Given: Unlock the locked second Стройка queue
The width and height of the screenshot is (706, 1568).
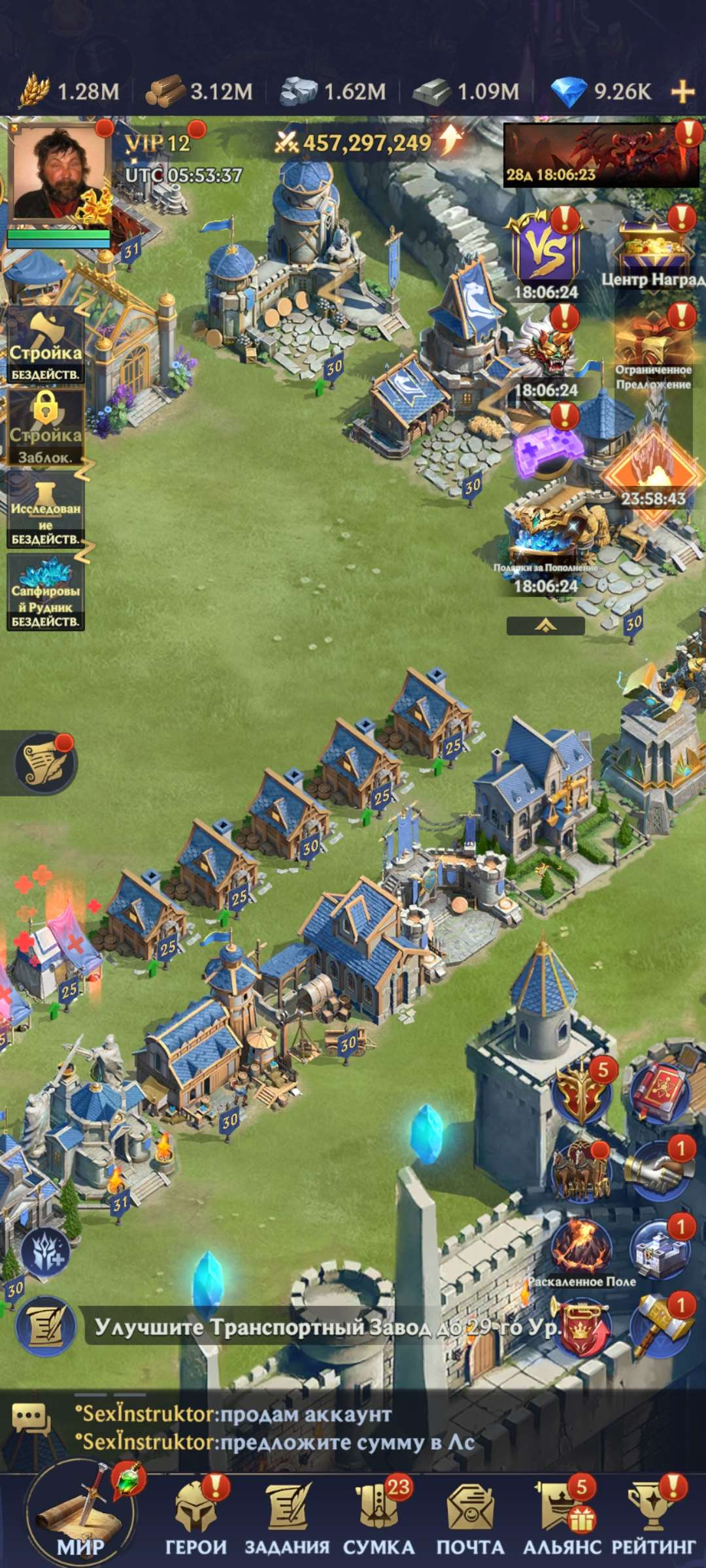Looking at the screenshot, I should coord(45,428).
